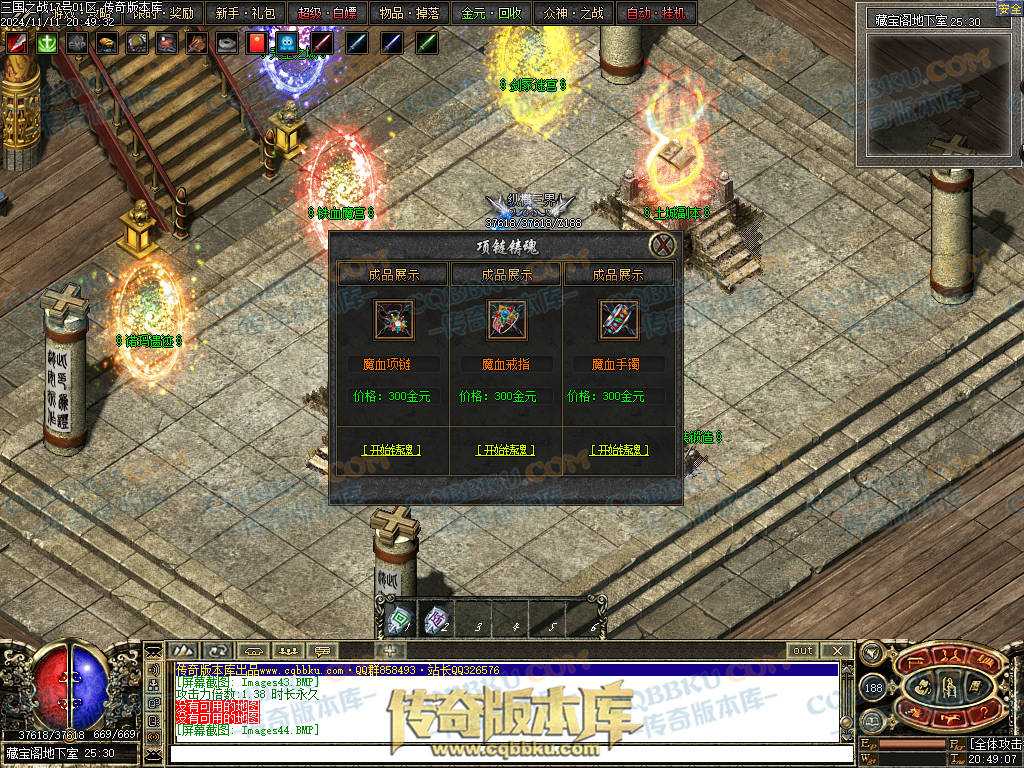Start forging under the 魔血项链 column
The width and height of the screenshot is (1024, 768).
(391, 450)
